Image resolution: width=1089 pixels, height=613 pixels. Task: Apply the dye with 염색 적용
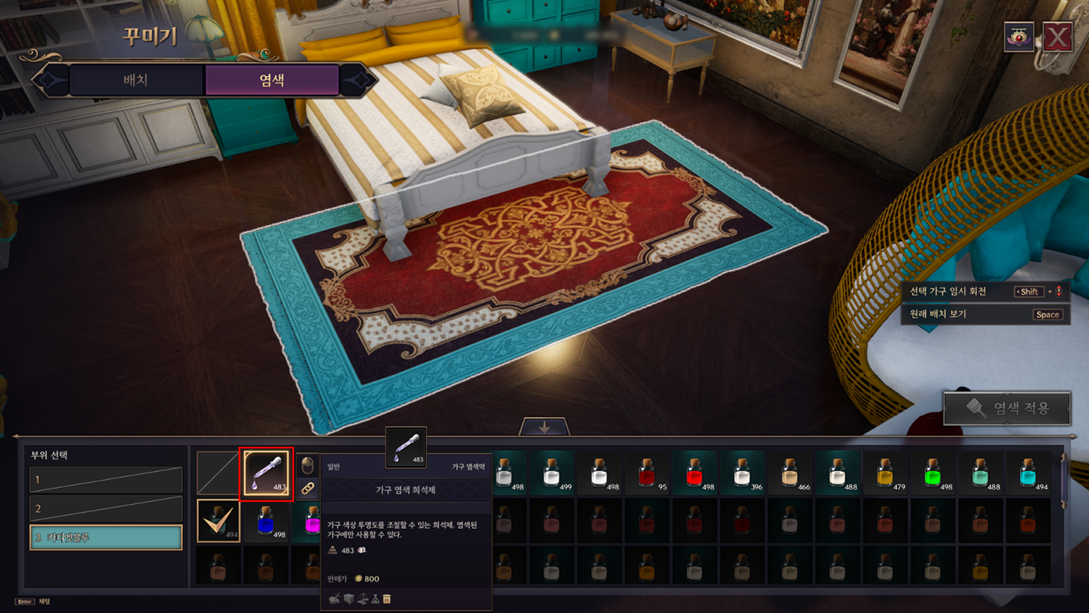(x=1007, y=408)
